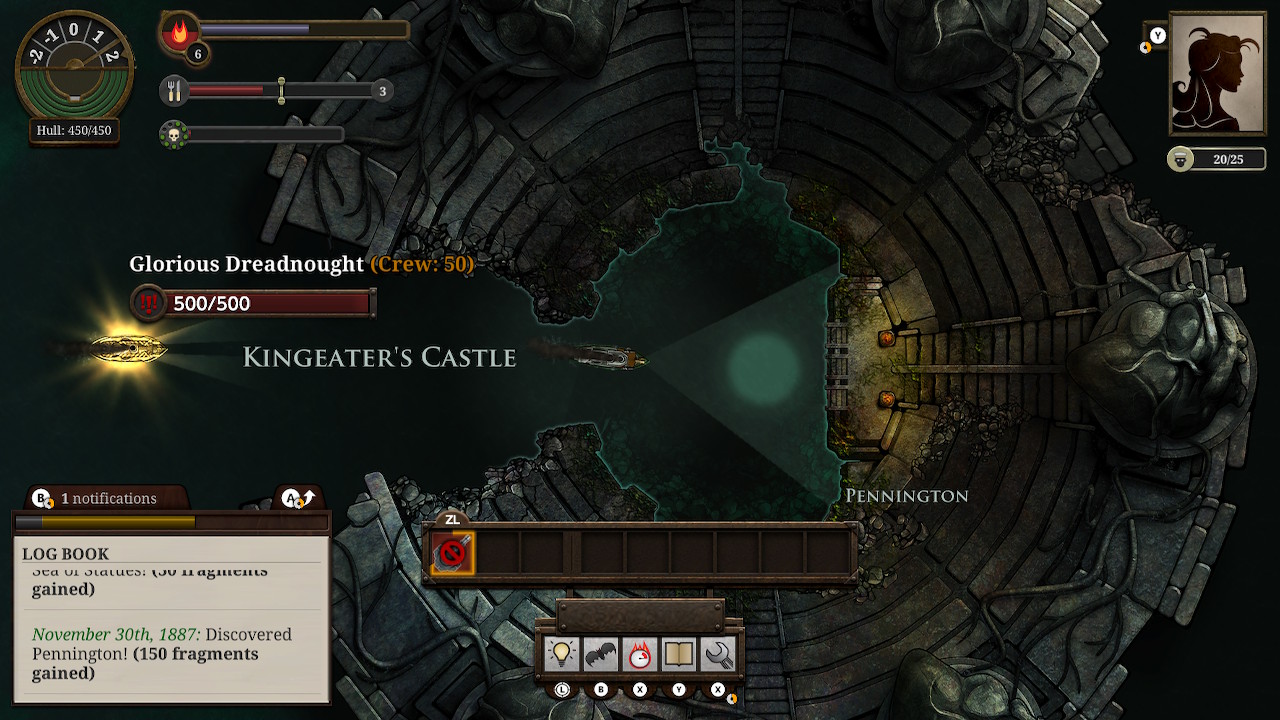Expand the log book with arrow tab
Viewport: 1280px width, 720px height.
[298, 497]
